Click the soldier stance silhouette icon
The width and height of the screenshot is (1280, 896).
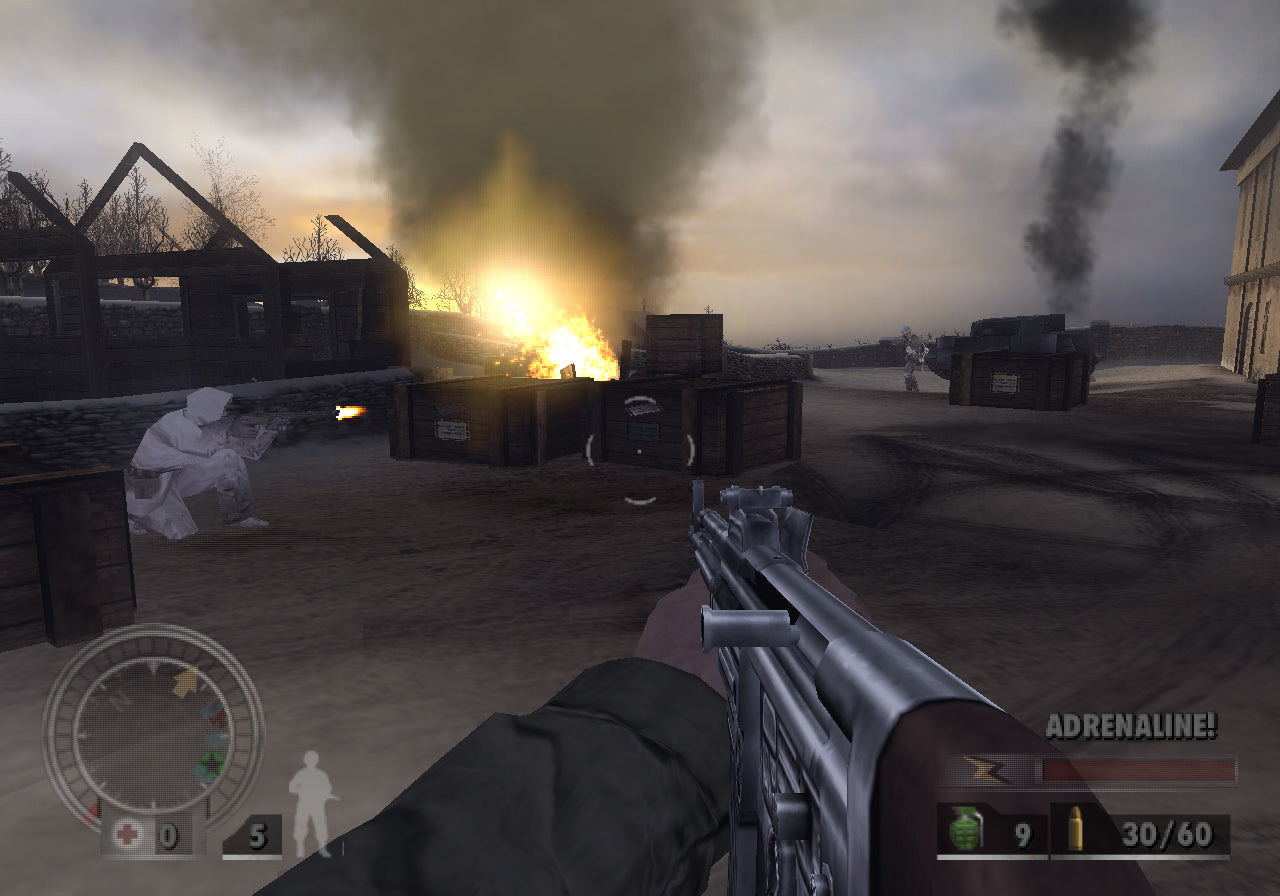click(x=310, y=804)
